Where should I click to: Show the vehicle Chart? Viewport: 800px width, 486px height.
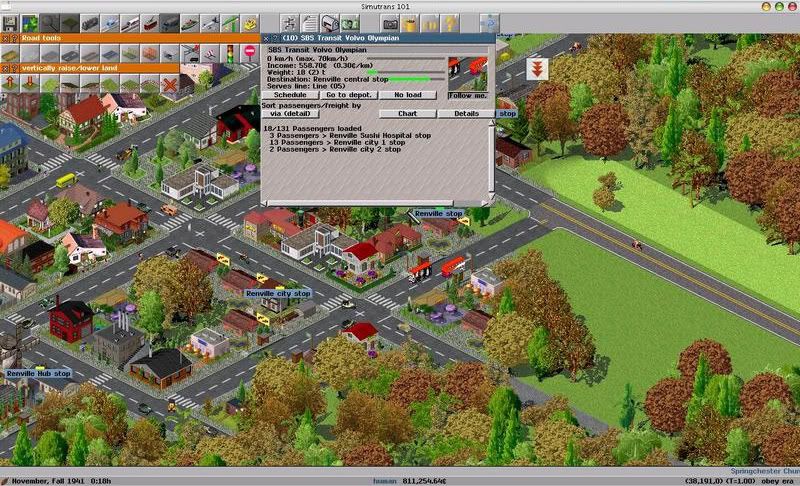point(407,114)
